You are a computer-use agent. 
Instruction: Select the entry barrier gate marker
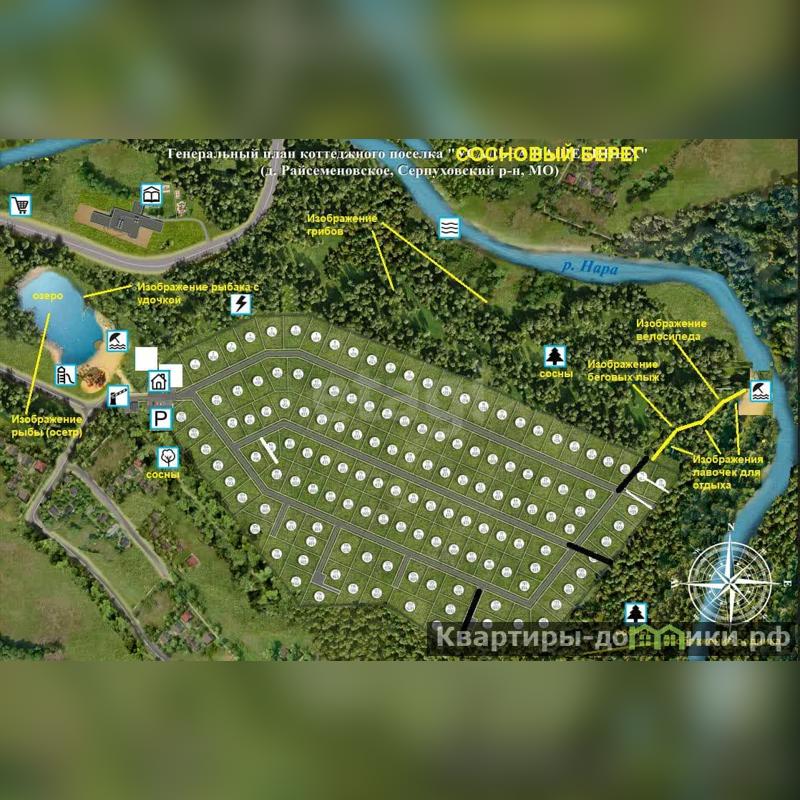pos(118,396)
